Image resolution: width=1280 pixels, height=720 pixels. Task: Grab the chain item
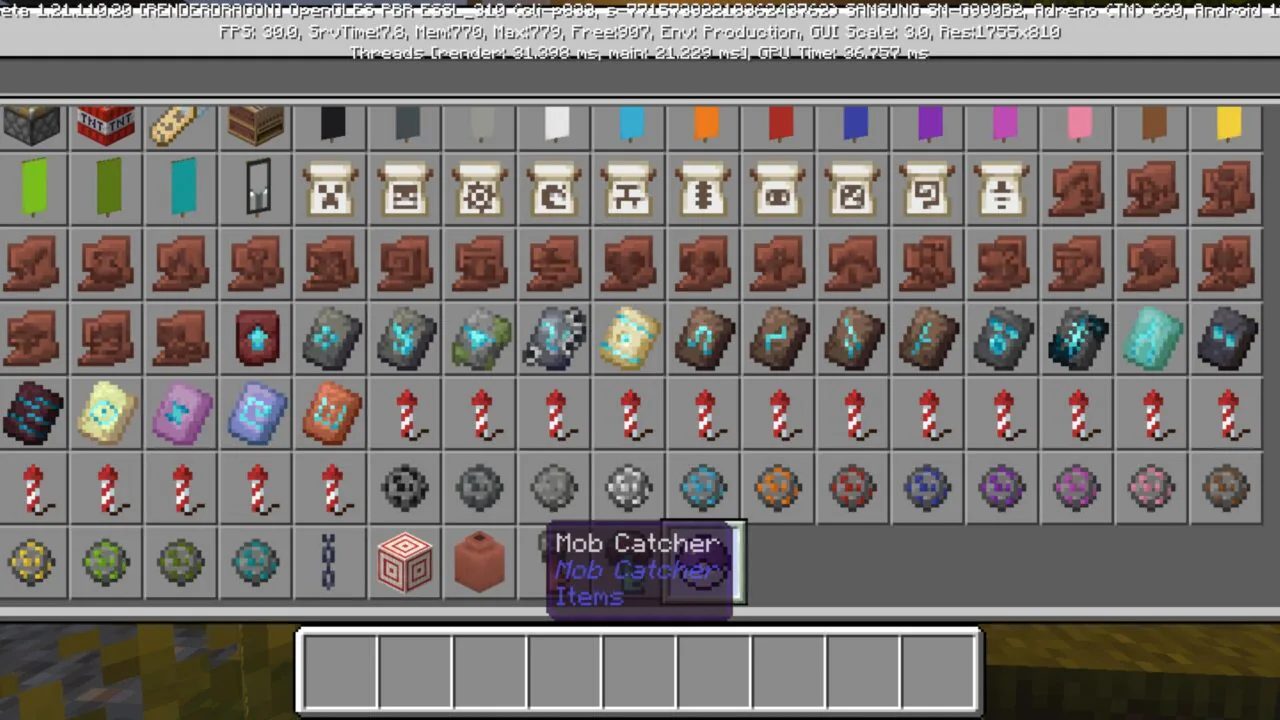(330, 562)
